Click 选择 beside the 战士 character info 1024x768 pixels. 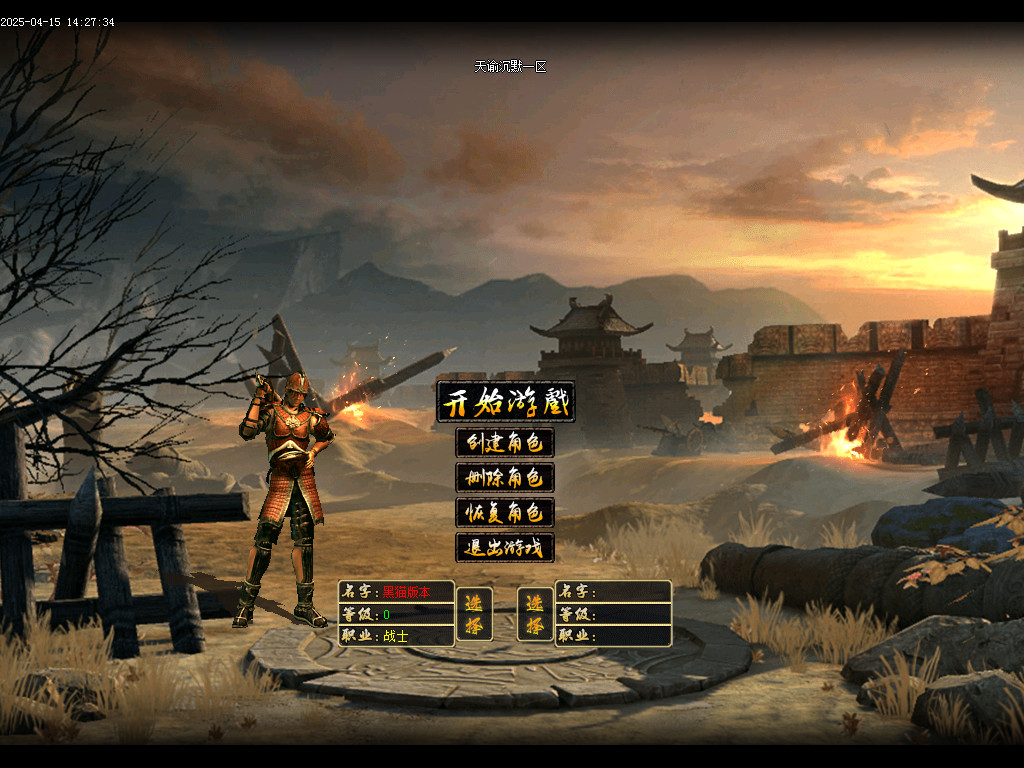[474, 614]
